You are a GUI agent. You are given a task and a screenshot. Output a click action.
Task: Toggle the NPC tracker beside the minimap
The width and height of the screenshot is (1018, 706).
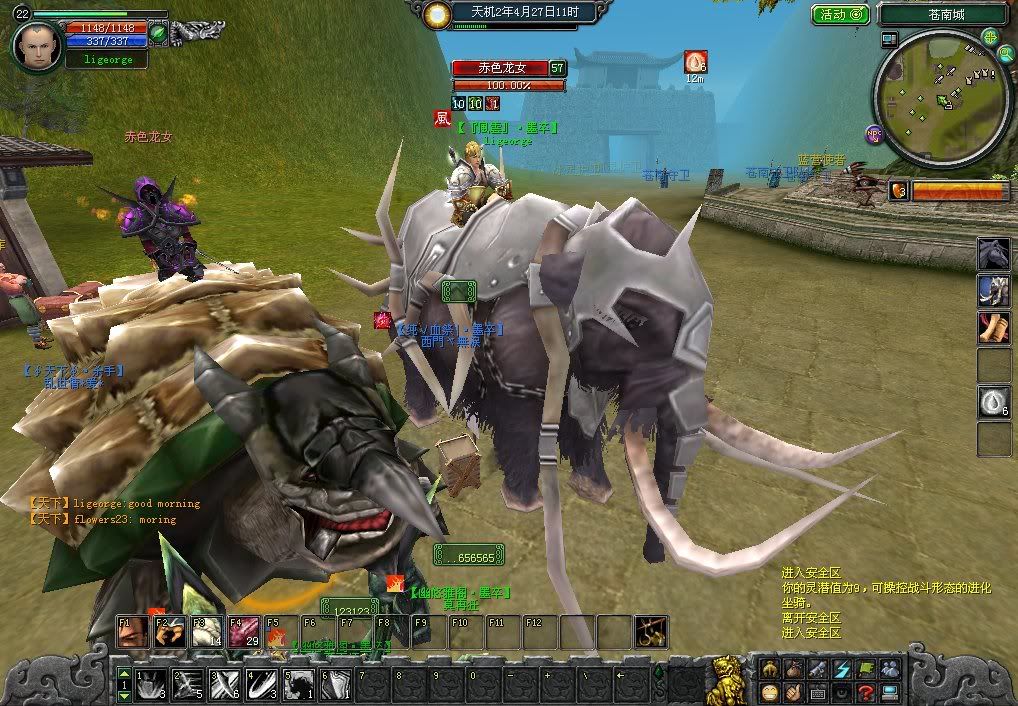[x=874, y=134]
